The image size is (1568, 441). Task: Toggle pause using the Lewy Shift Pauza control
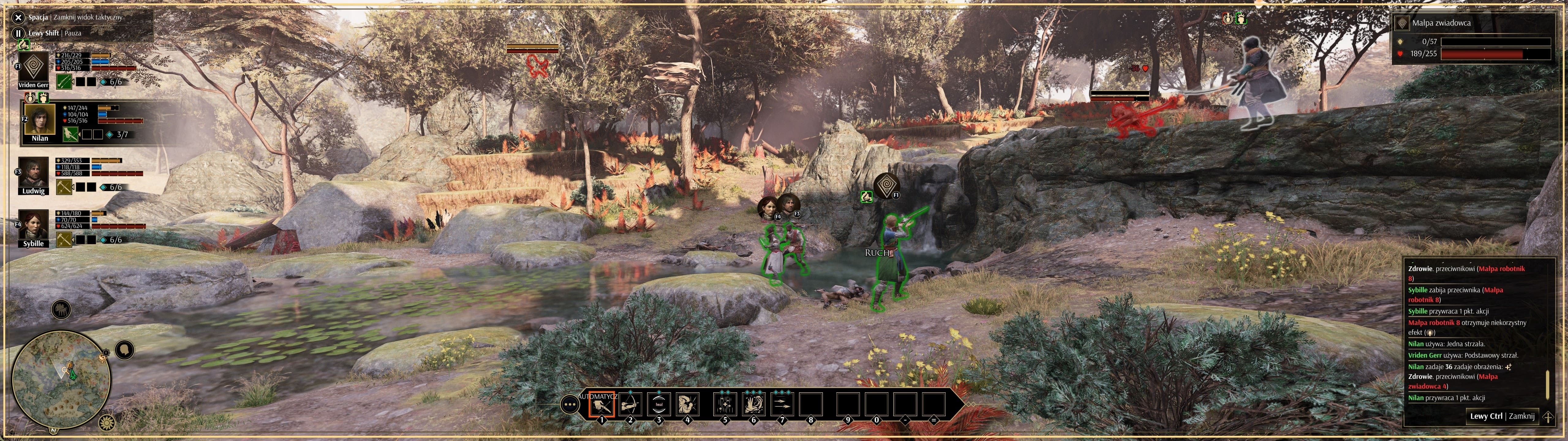pyautogui.click(x=18, y=33)
